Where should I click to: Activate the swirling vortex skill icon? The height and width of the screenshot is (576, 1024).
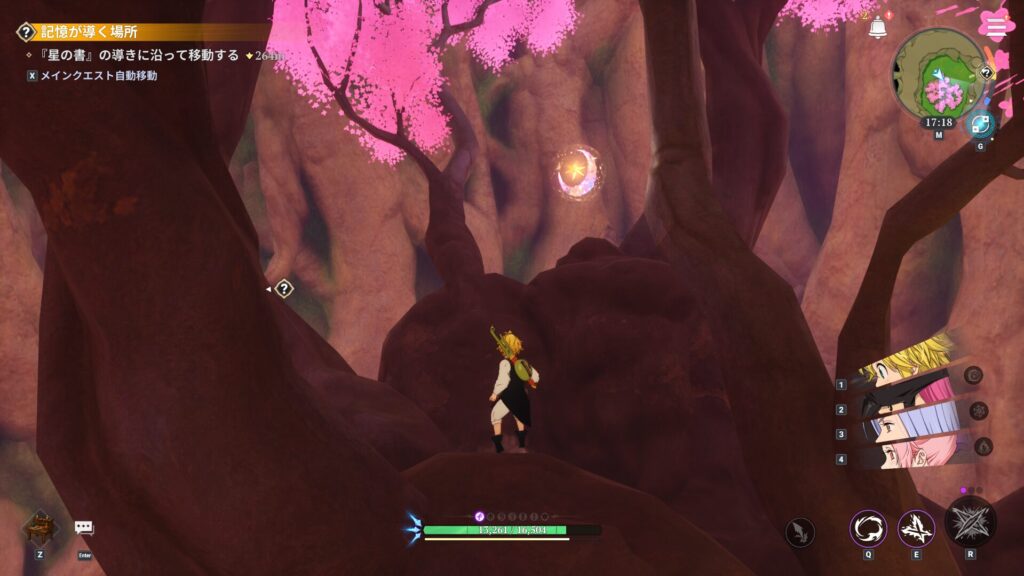(868, 528)
